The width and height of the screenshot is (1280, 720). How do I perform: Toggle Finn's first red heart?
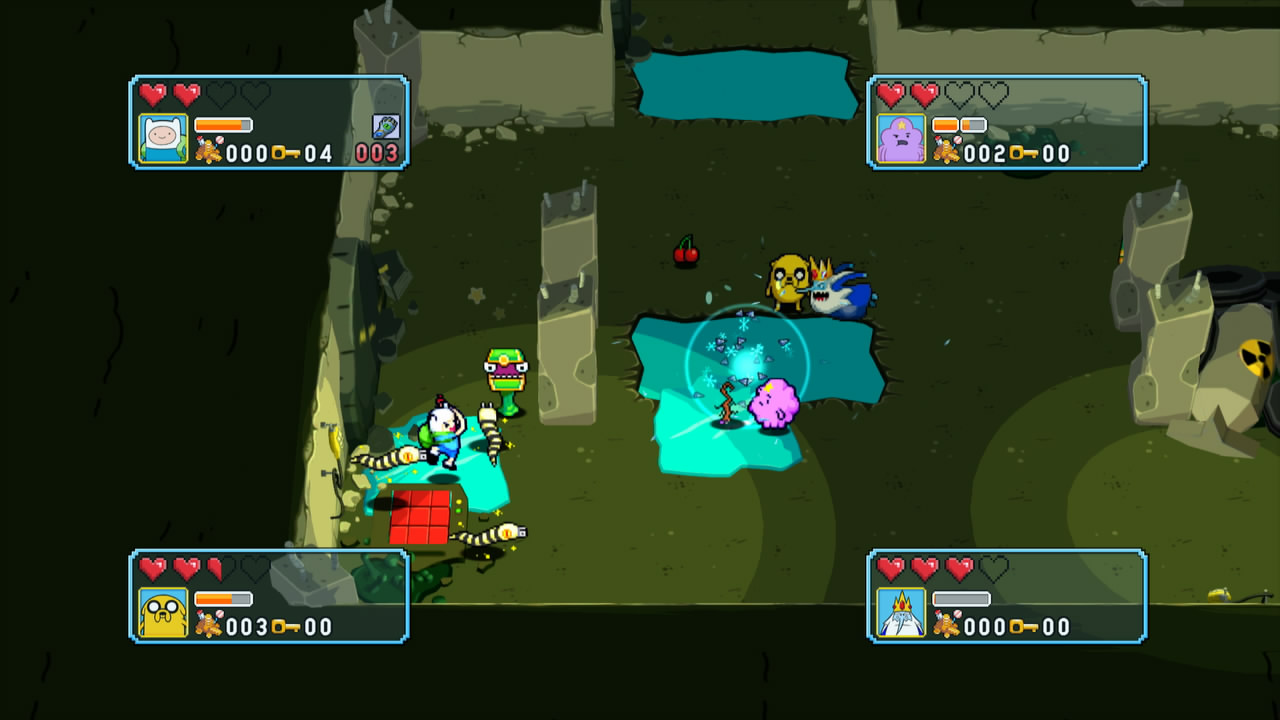click(150, 92)
